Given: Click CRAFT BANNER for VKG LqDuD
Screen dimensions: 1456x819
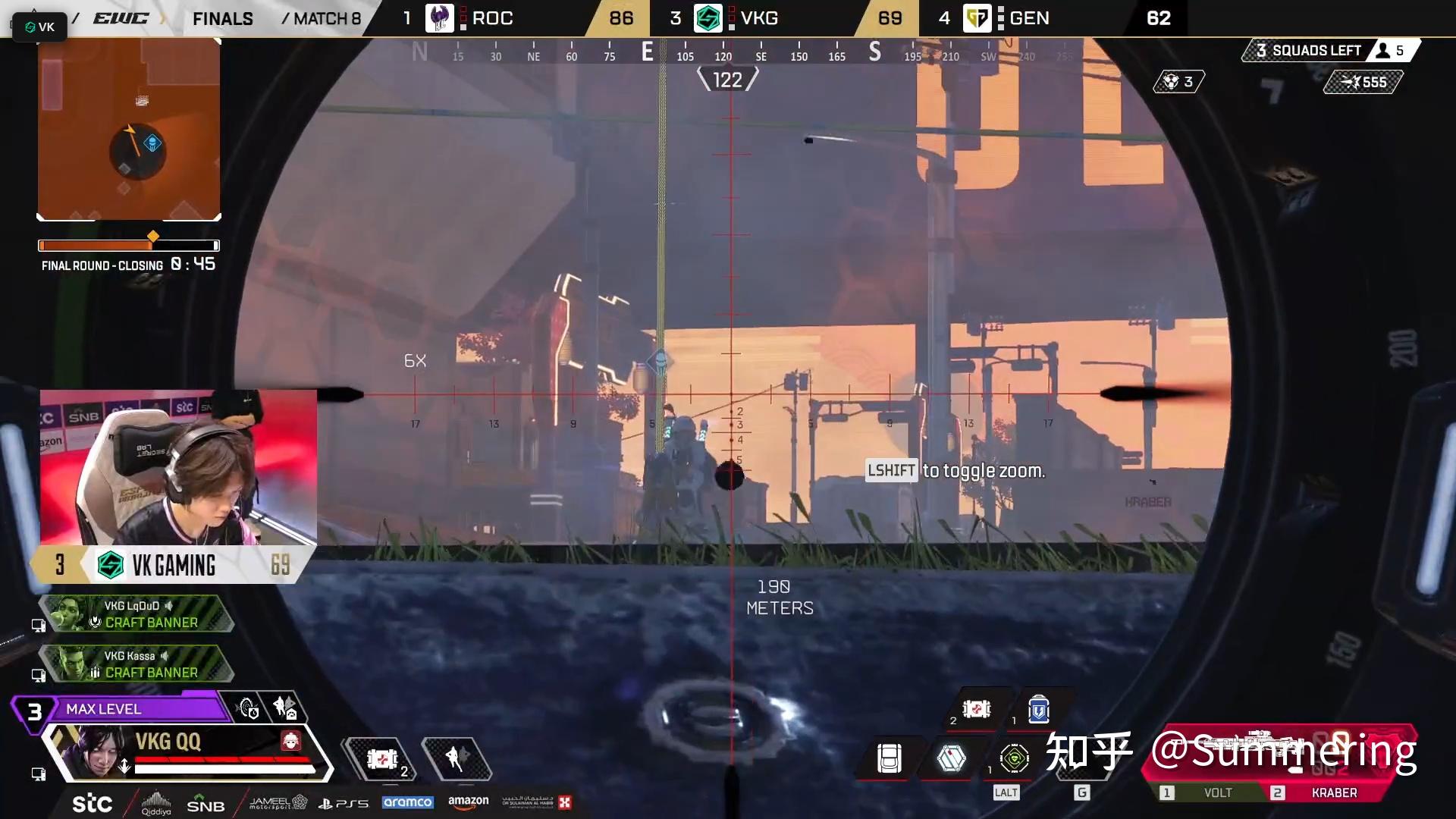Looking at the screenshot, I should pyautogui.click(x=152, y=622).
